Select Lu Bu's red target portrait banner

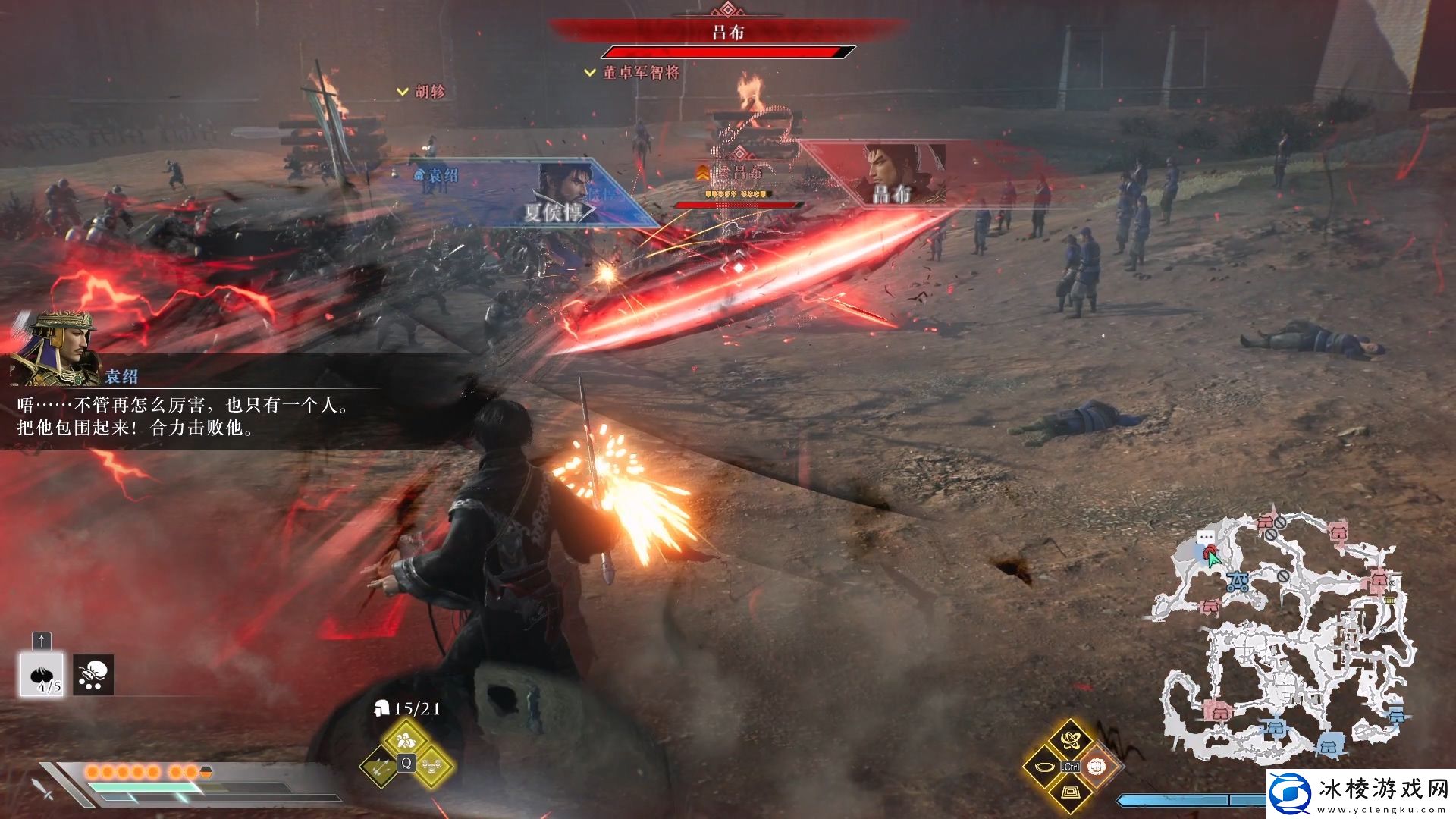pyautogui.click(x=895, y=176)
